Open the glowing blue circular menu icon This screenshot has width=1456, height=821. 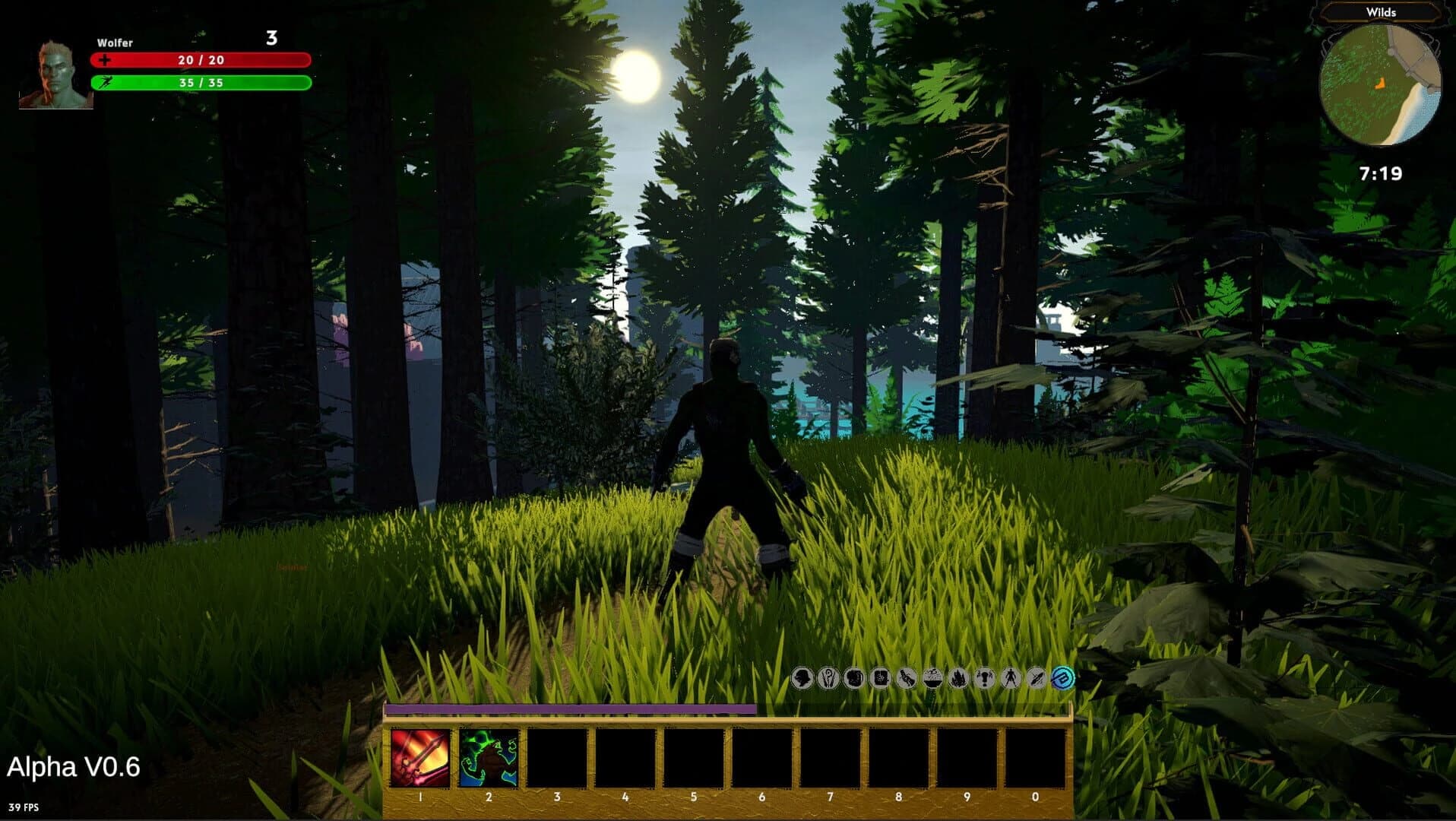[x=1062, y=679]
